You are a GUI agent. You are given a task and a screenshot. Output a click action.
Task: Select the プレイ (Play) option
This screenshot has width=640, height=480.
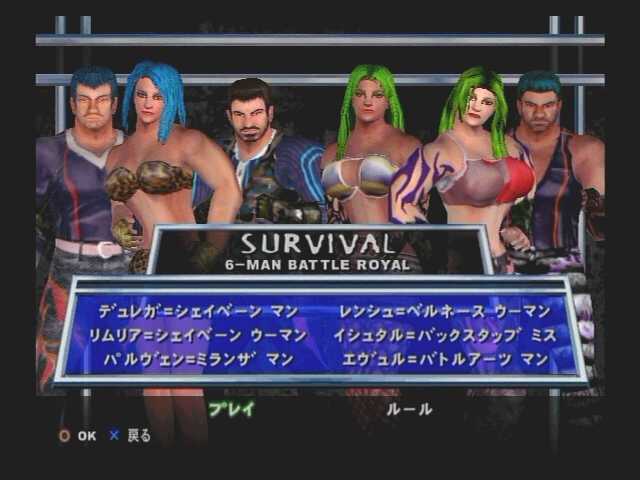231,408
